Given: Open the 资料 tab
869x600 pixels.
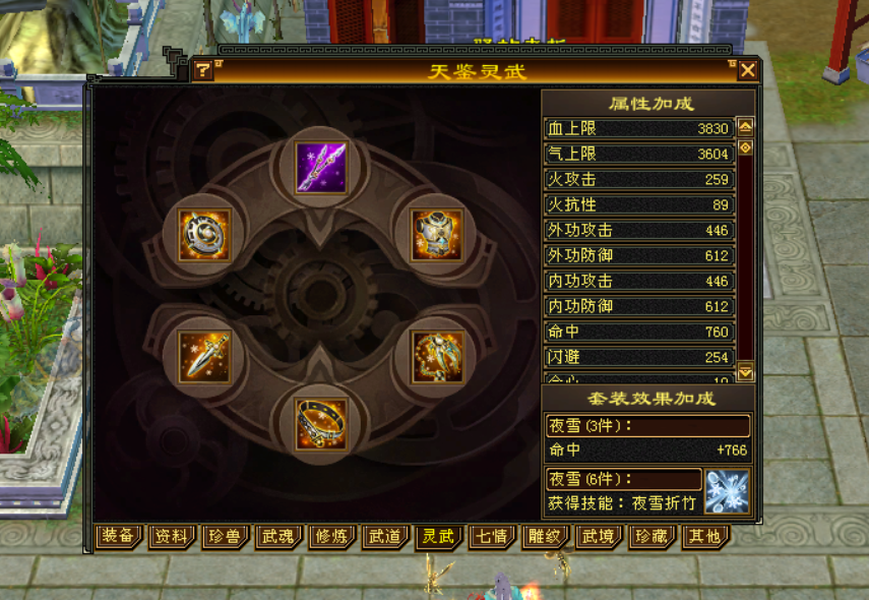Looking at the screenshot, I should [x=171, y=537].
